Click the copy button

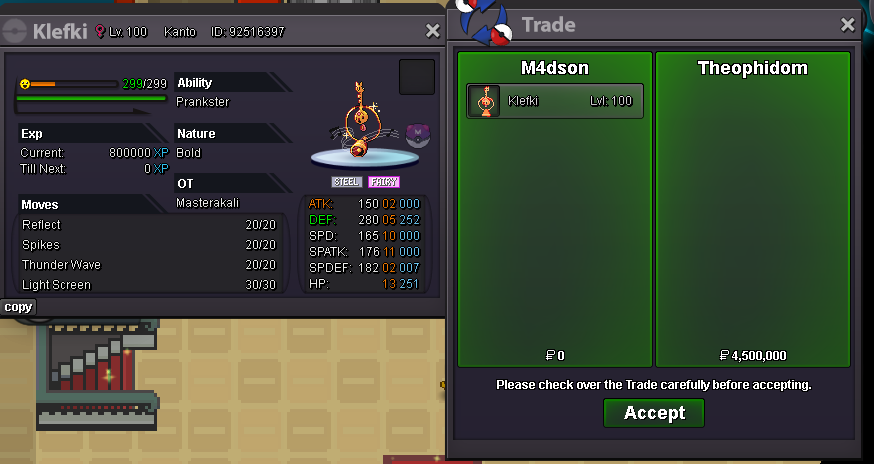tap(18, 307)
